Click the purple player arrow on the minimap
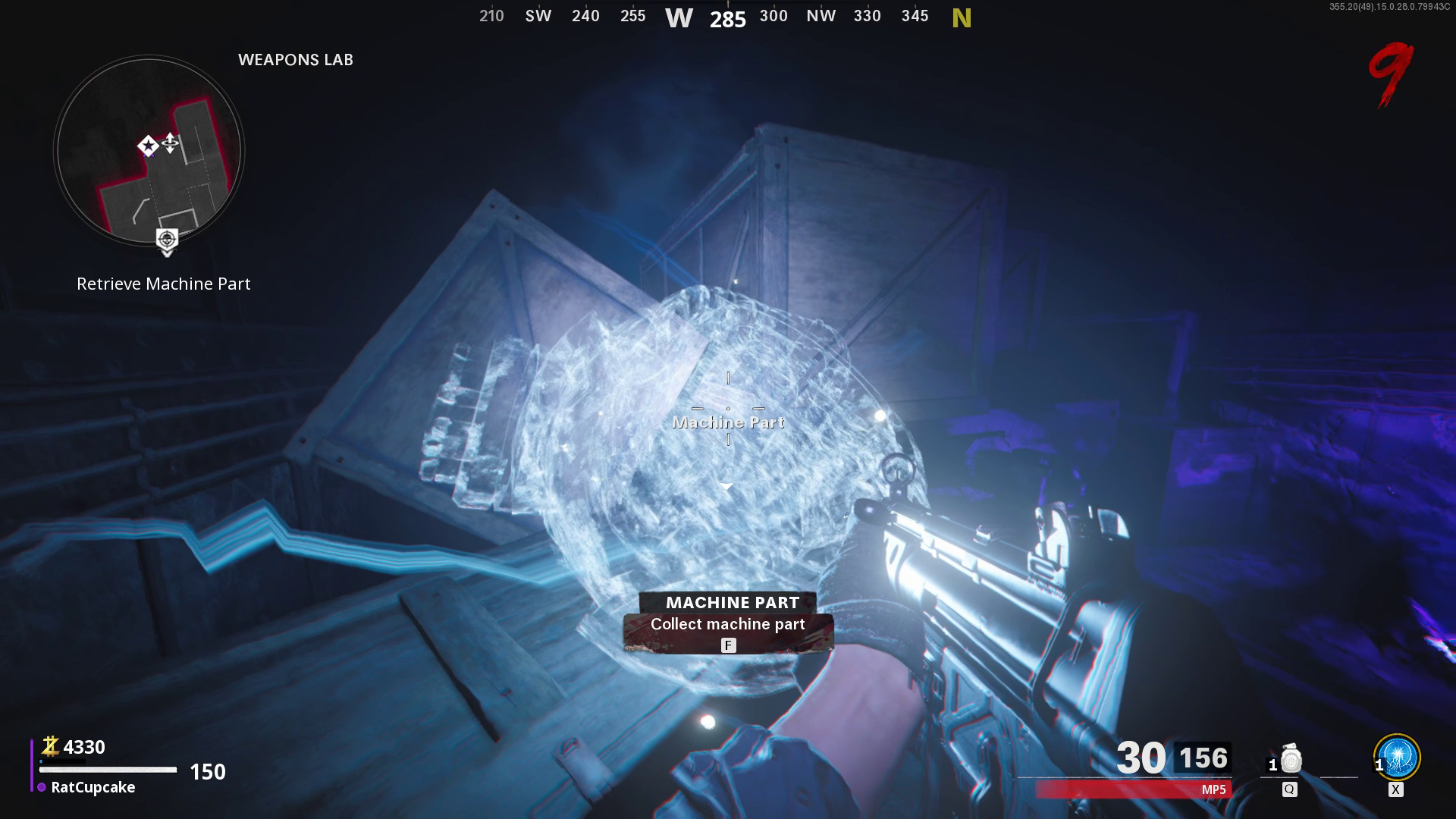 pos(149,154)
